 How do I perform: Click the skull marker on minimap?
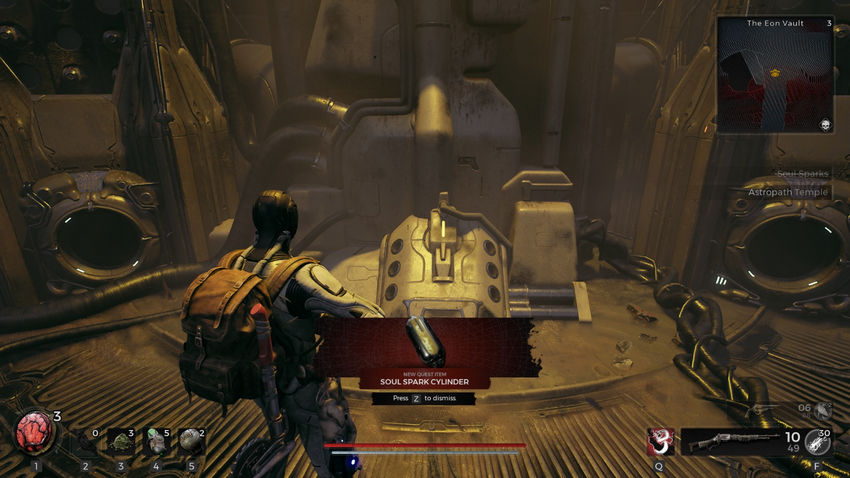[826, 125]
